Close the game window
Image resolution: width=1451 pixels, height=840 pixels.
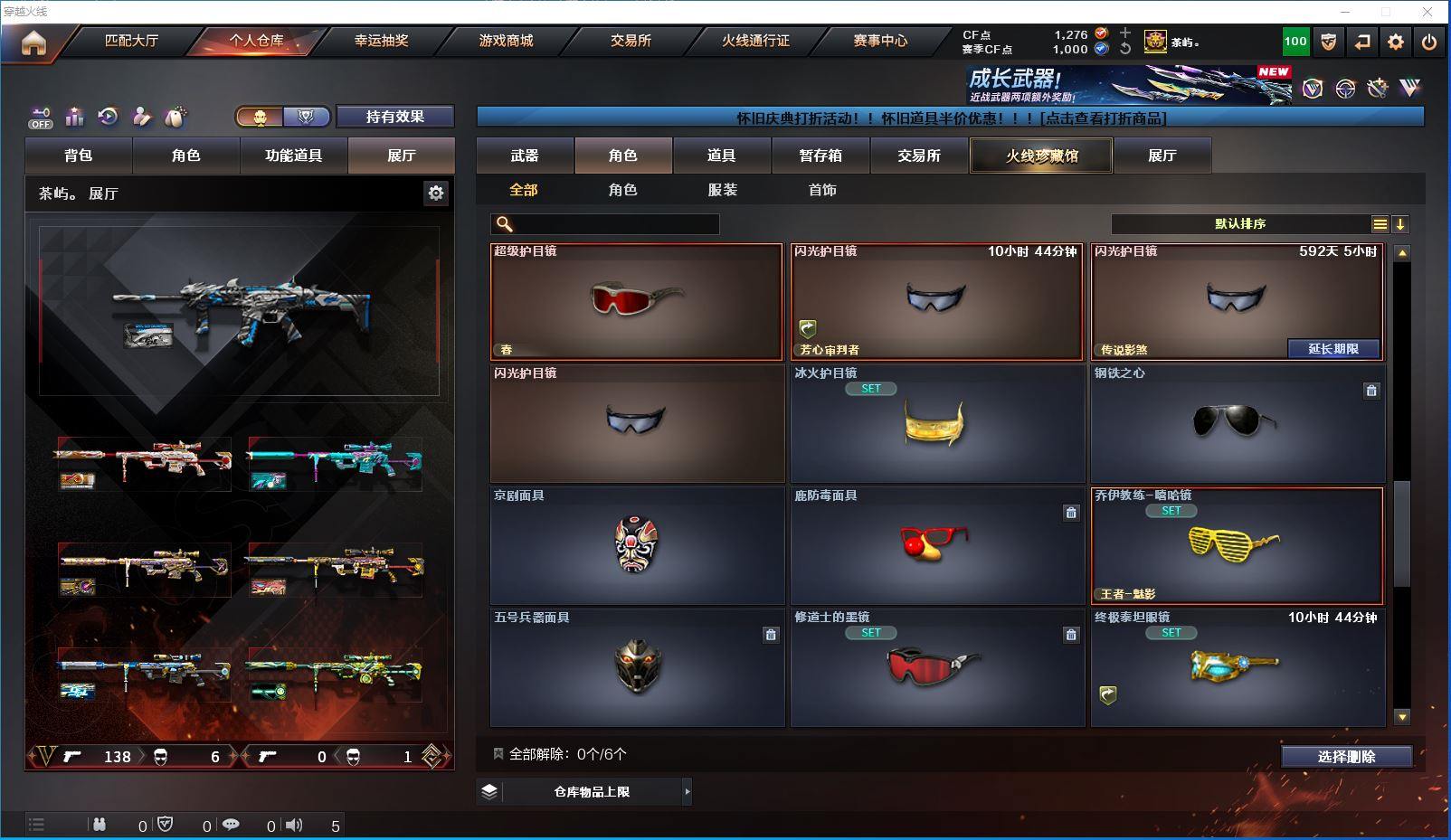(x=1427, y=12)
